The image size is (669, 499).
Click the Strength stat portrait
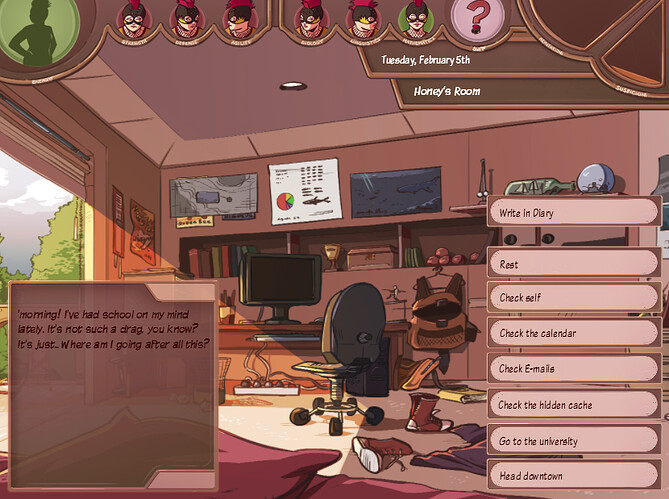point(133,19)
